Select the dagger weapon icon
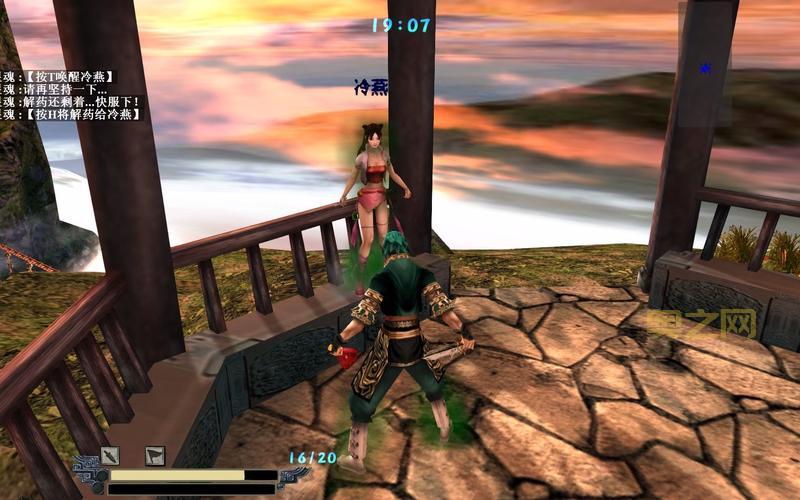Image resolution: width=800 pixels, height=500 pixels. pyautogui.click(x=109, y=456)
